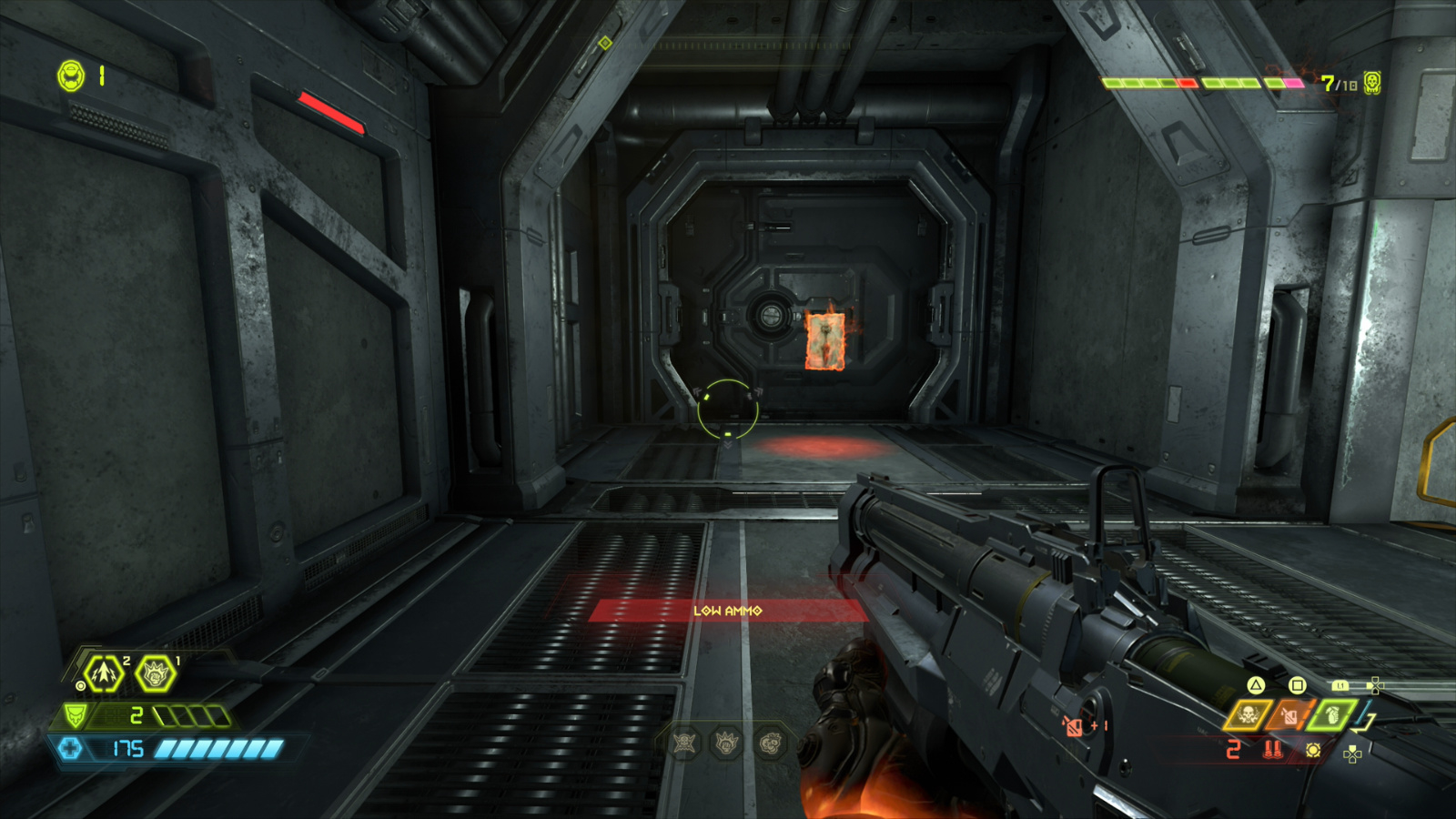The image size is (1456, 819).
Task: Select the rightmost demon rune tab
Action: click(771, 743)
